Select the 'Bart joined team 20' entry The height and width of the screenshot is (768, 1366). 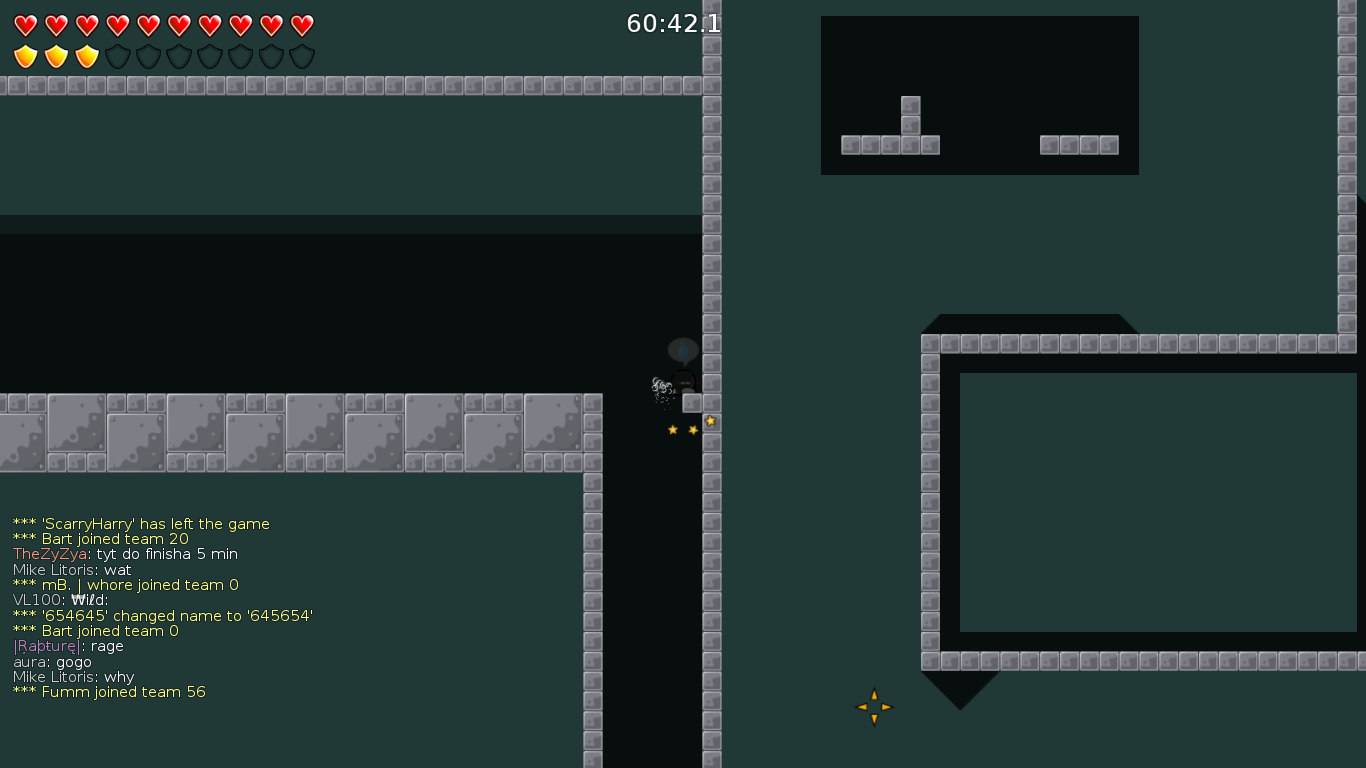[x=100, y=538]
